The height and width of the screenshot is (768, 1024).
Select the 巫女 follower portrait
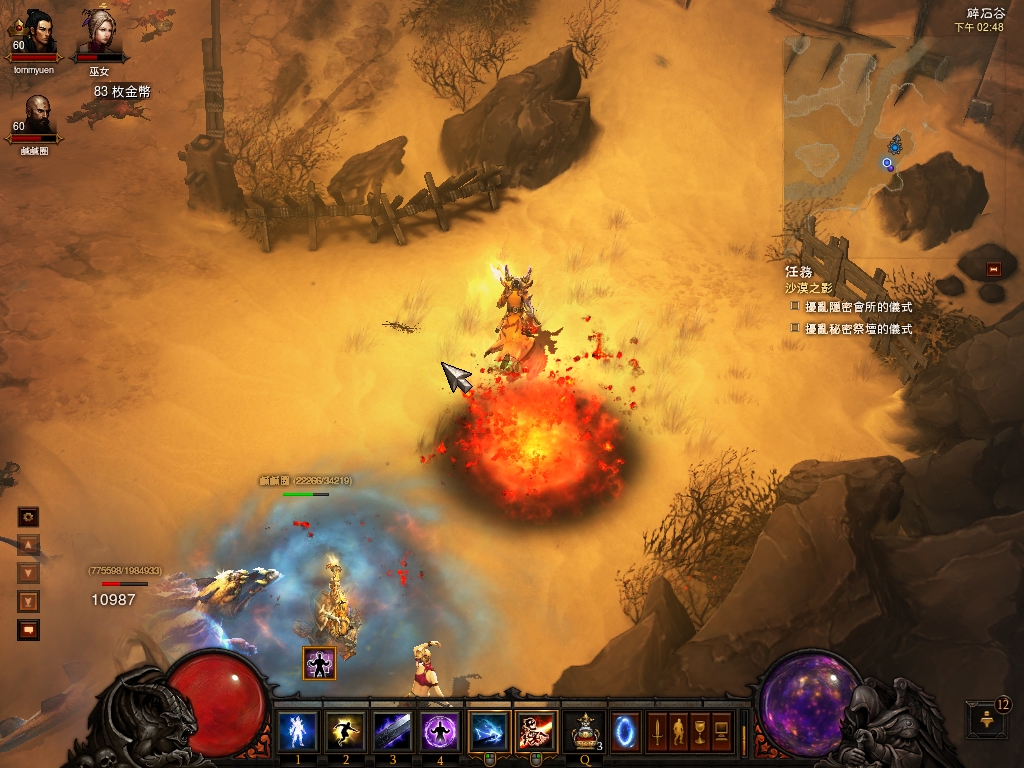click(x=99, y=34)
